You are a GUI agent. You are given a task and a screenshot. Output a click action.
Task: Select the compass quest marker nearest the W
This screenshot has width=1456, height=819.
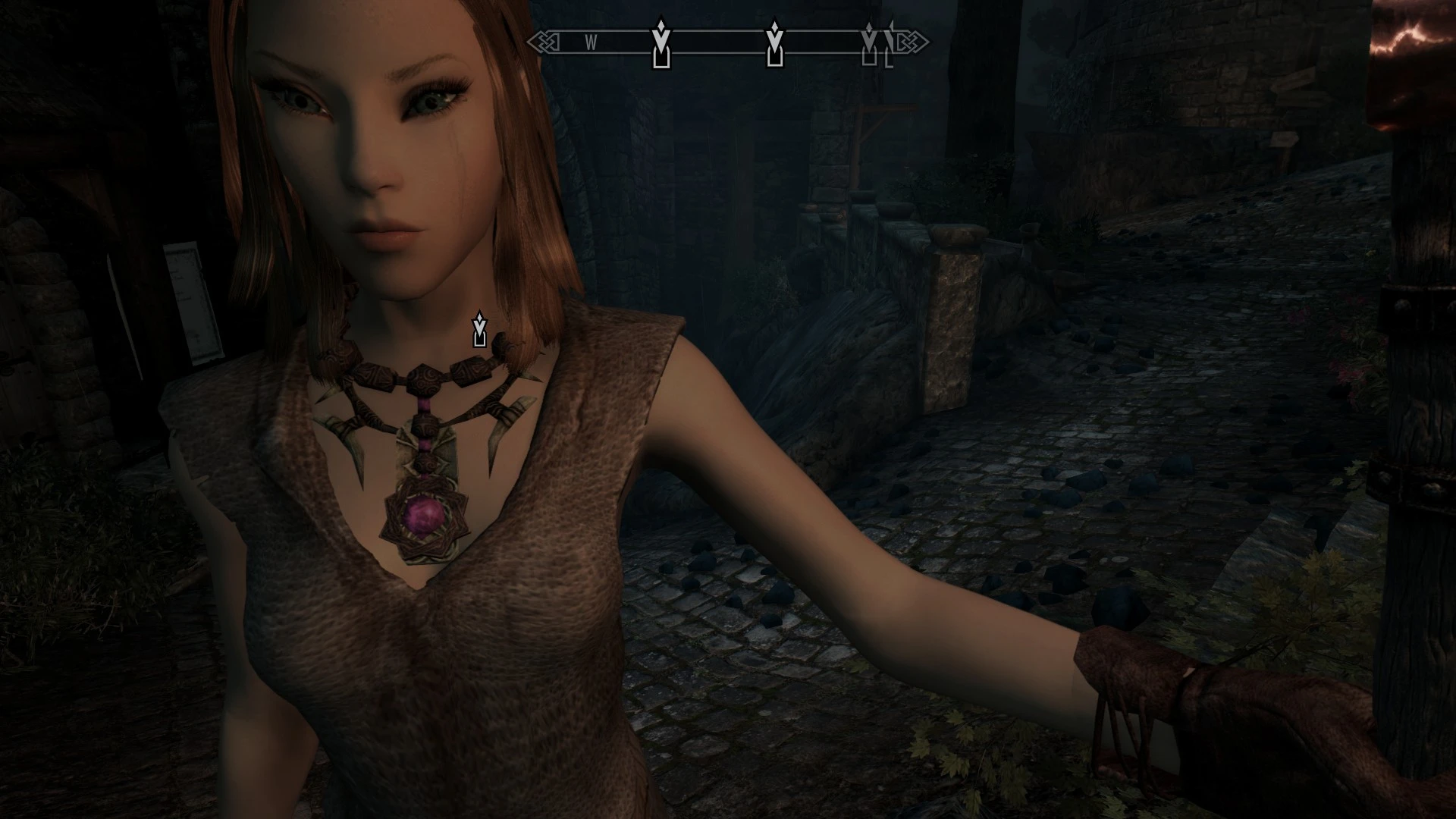click(661, 44)
